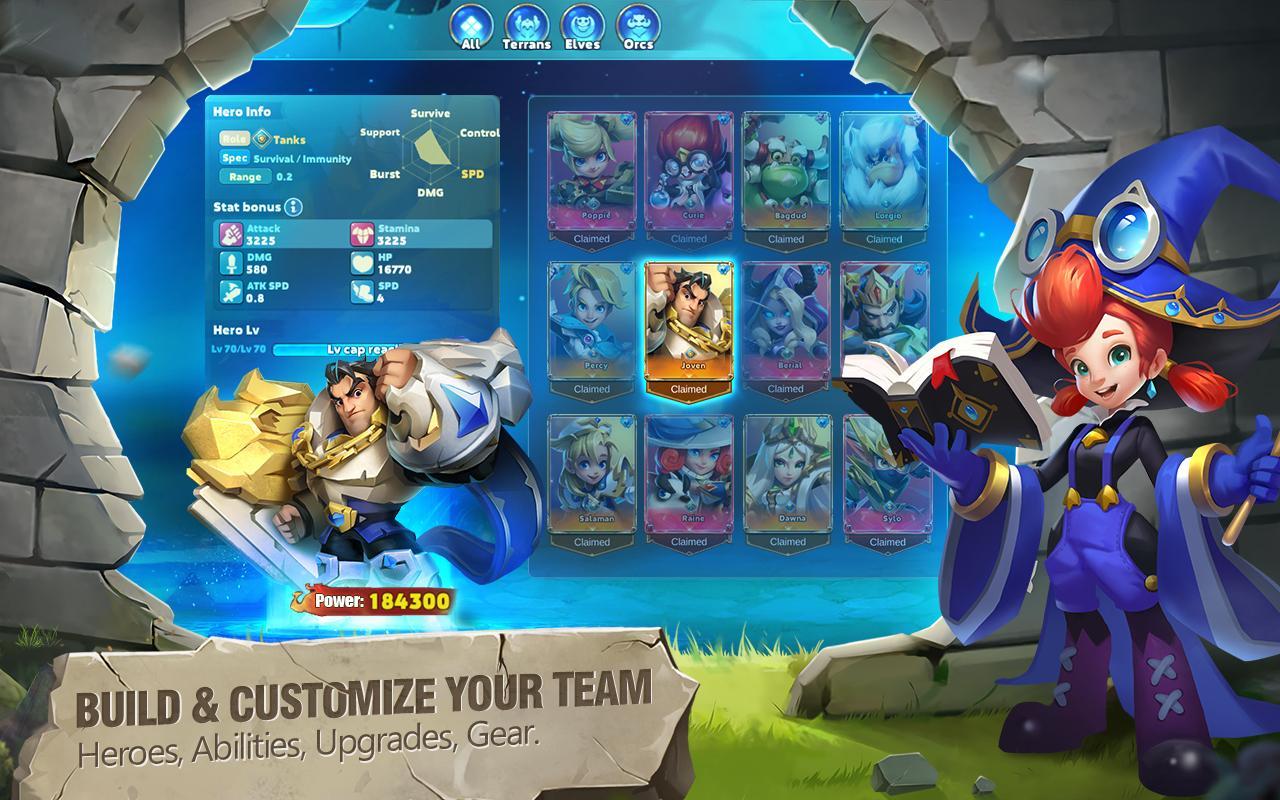This screenshot has height=800, width=1280.
Task: Click the Attack stat fist icon
Action: tap(230, 235)
